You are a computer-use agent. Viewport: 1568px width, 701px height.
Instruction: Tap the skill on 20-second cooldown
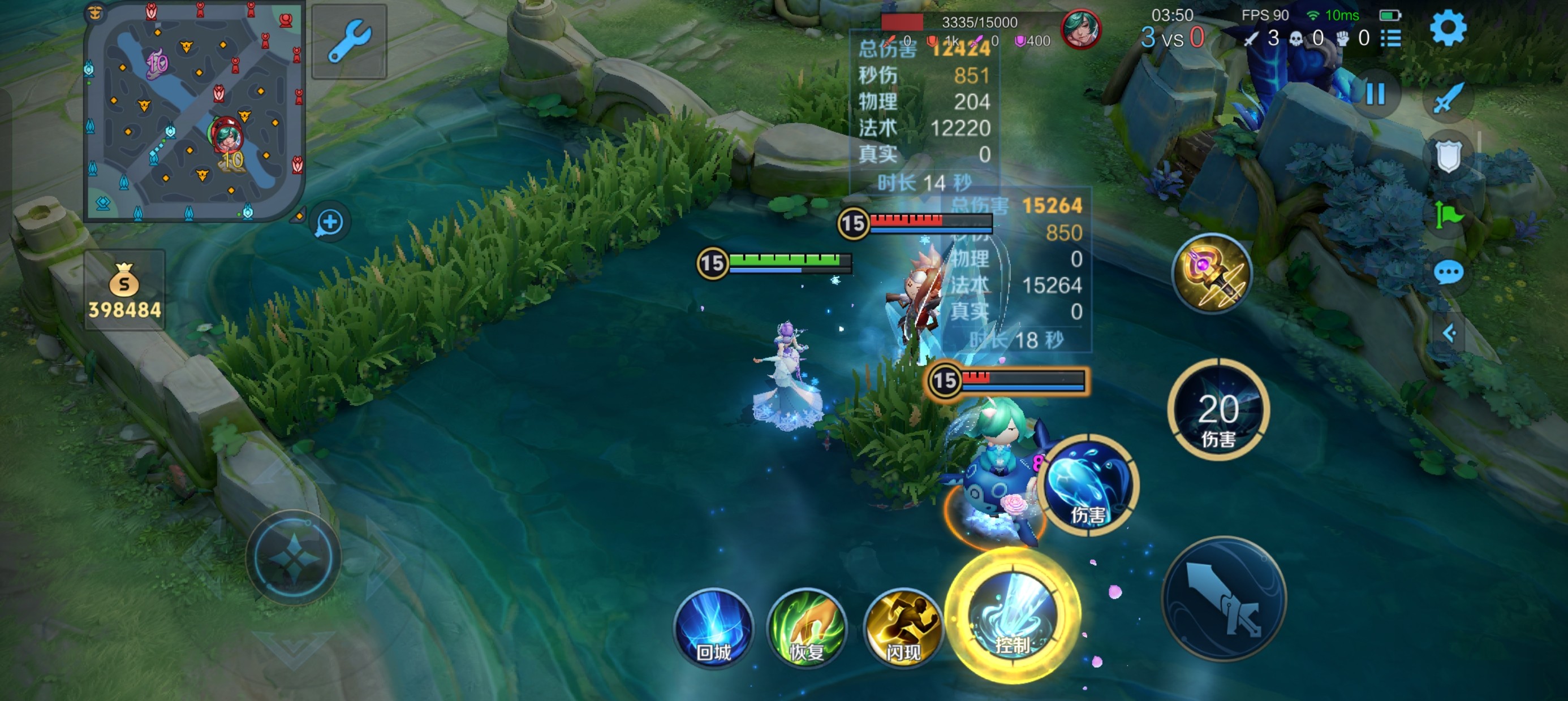click(1218, 409)
